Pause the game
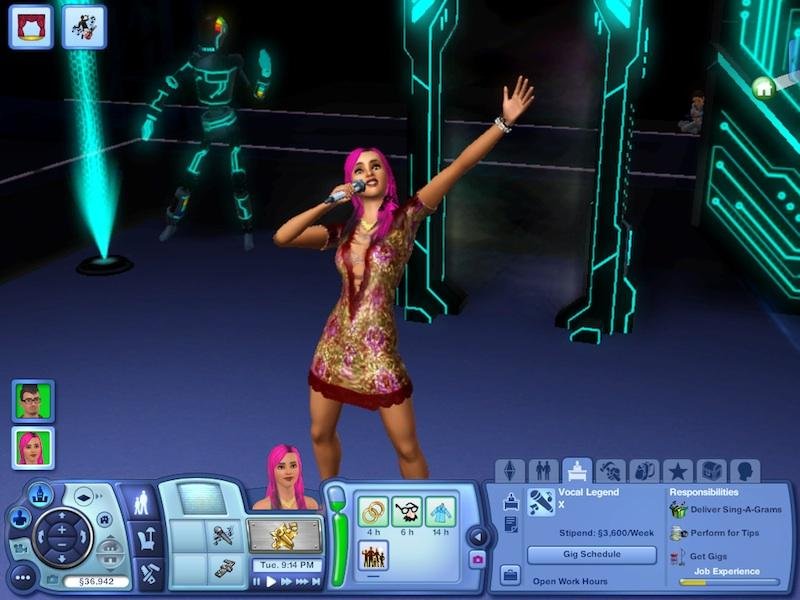Viewport: 800px width, 600px height. (257, 582)
